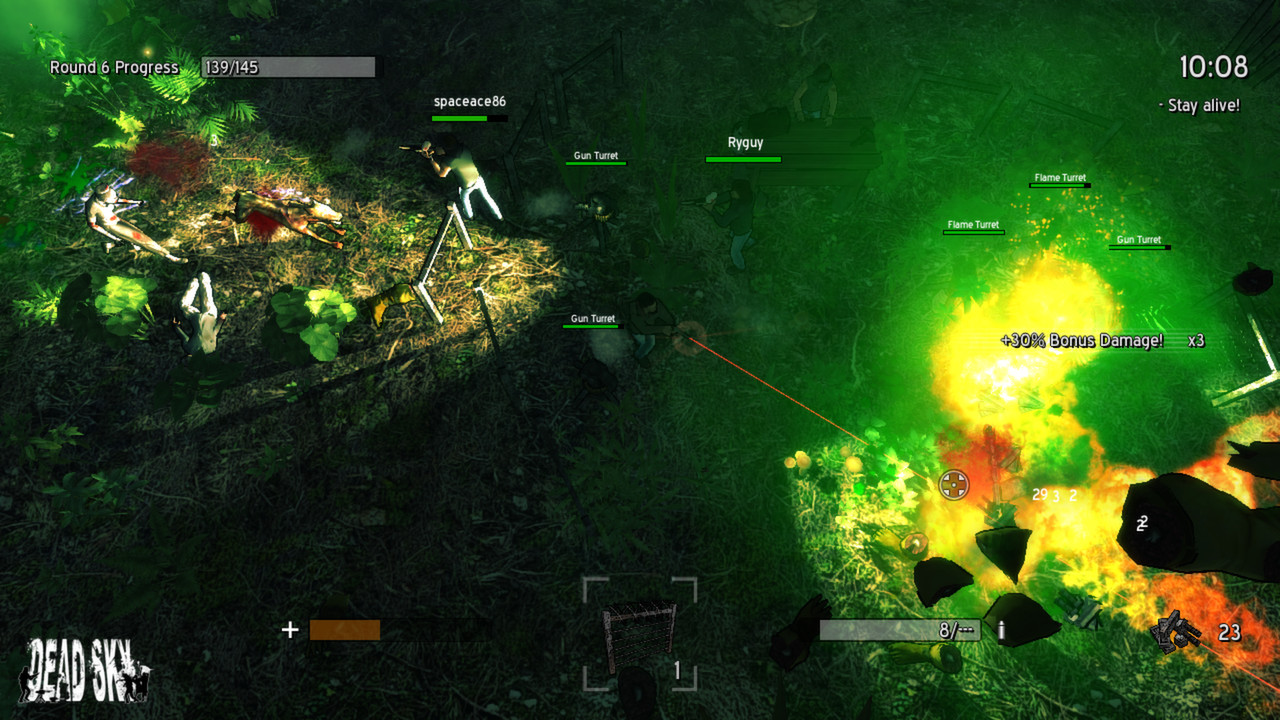Choose the turret icon showing 23
This screenshot has height=720, width=1280.
(x=1178, y=632)
